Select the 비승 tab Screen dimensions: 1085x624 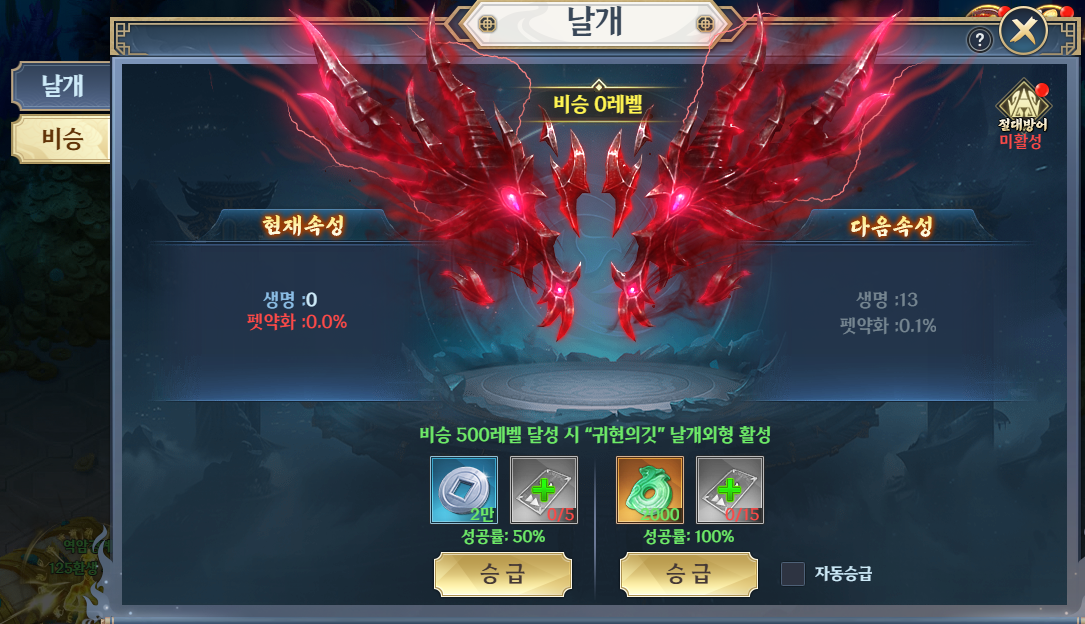[61, 139]
